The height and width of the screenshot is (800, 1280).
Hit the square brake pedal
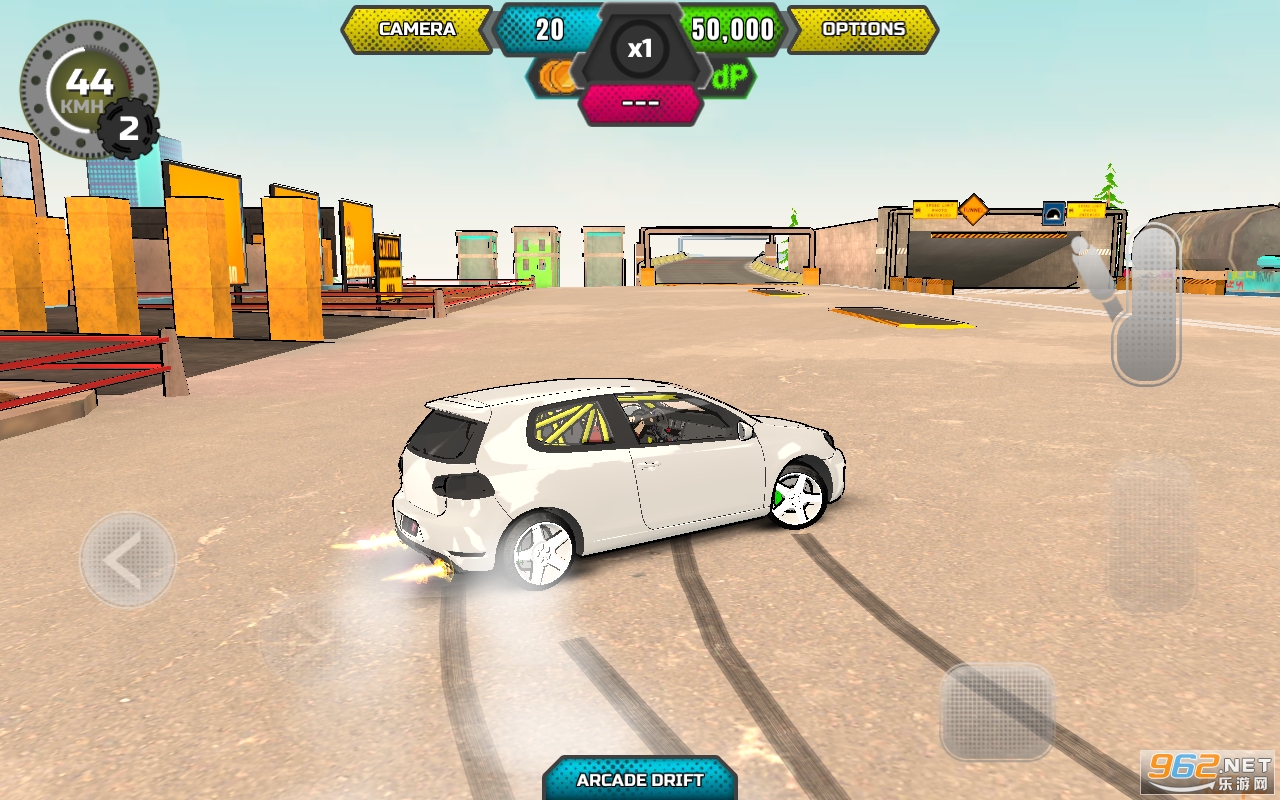pos(997,711)
